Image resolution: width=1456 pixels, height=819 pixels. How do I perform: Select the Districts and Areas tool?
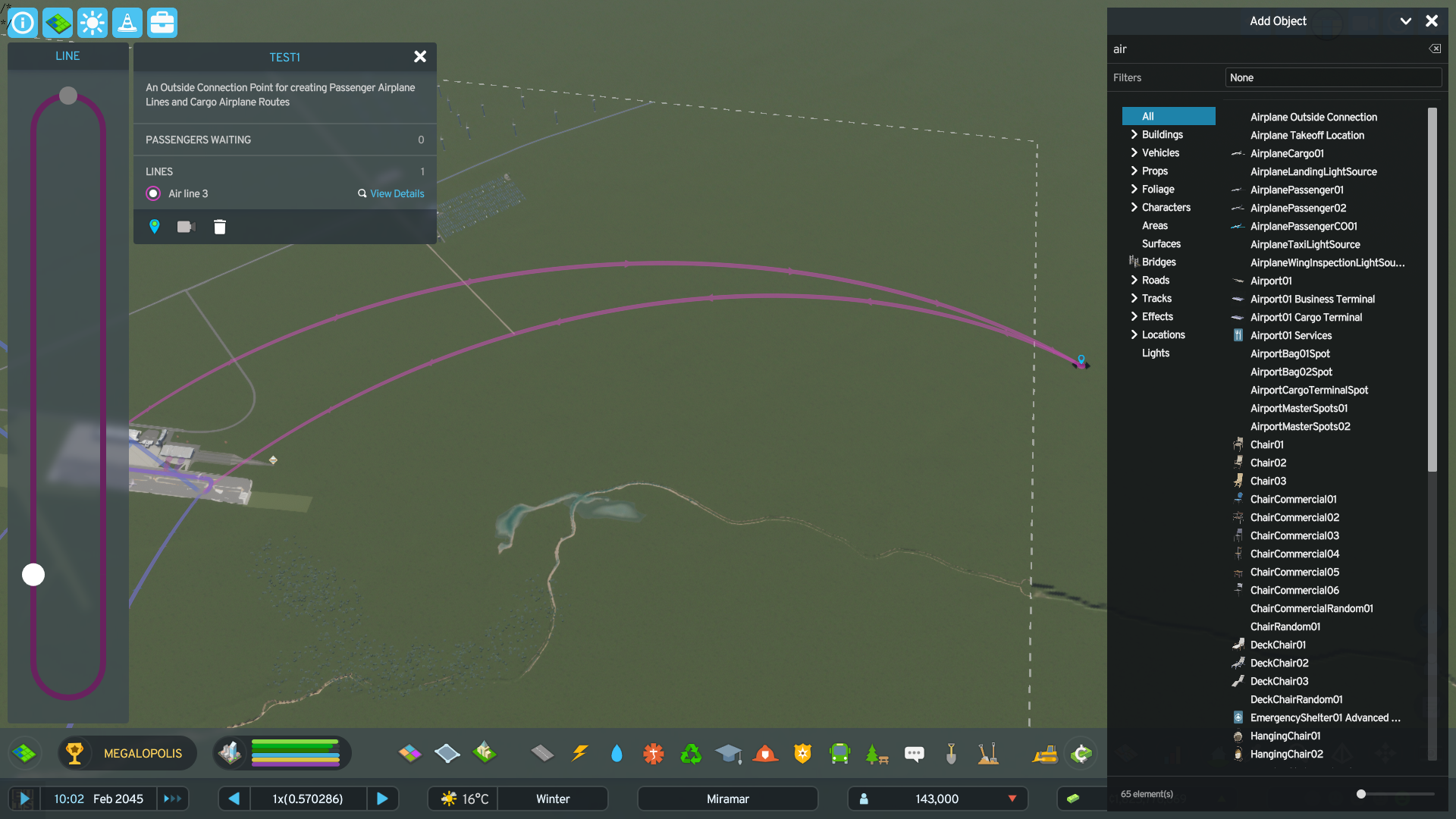(x=58, y=23)
